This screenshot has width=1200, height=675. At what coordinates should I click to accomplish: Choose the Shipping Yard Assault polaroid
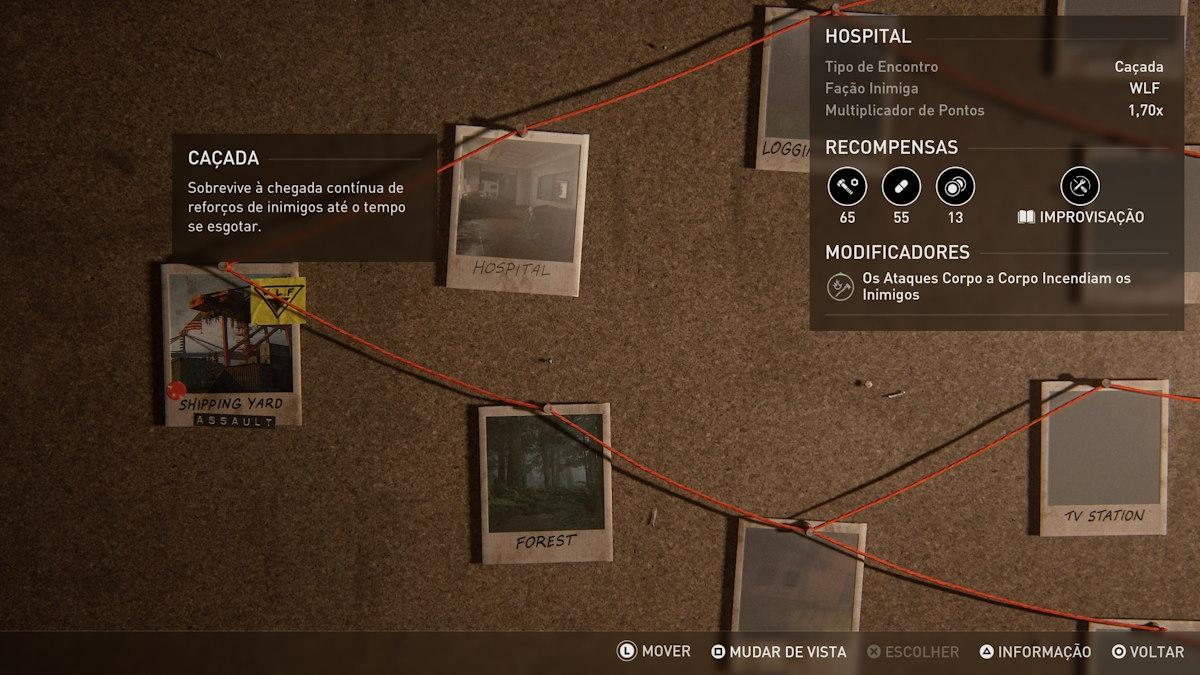(232, 345)
